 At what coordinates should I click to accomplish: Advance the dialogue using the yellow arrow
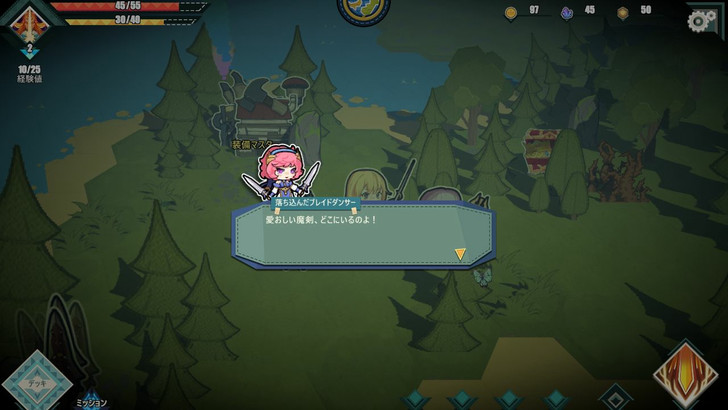click(460, 254)
